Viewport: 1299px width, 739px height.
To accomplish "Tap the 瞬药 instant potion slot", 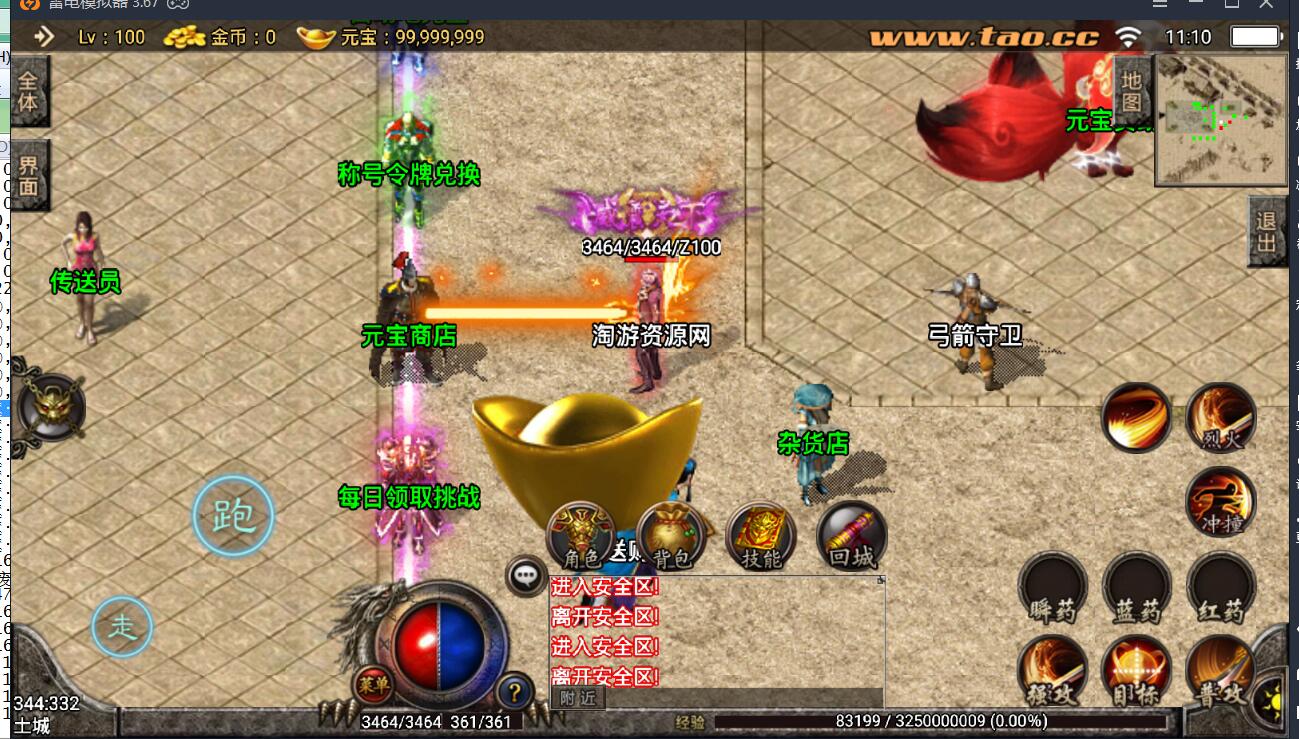I will tap(1052, 585).
